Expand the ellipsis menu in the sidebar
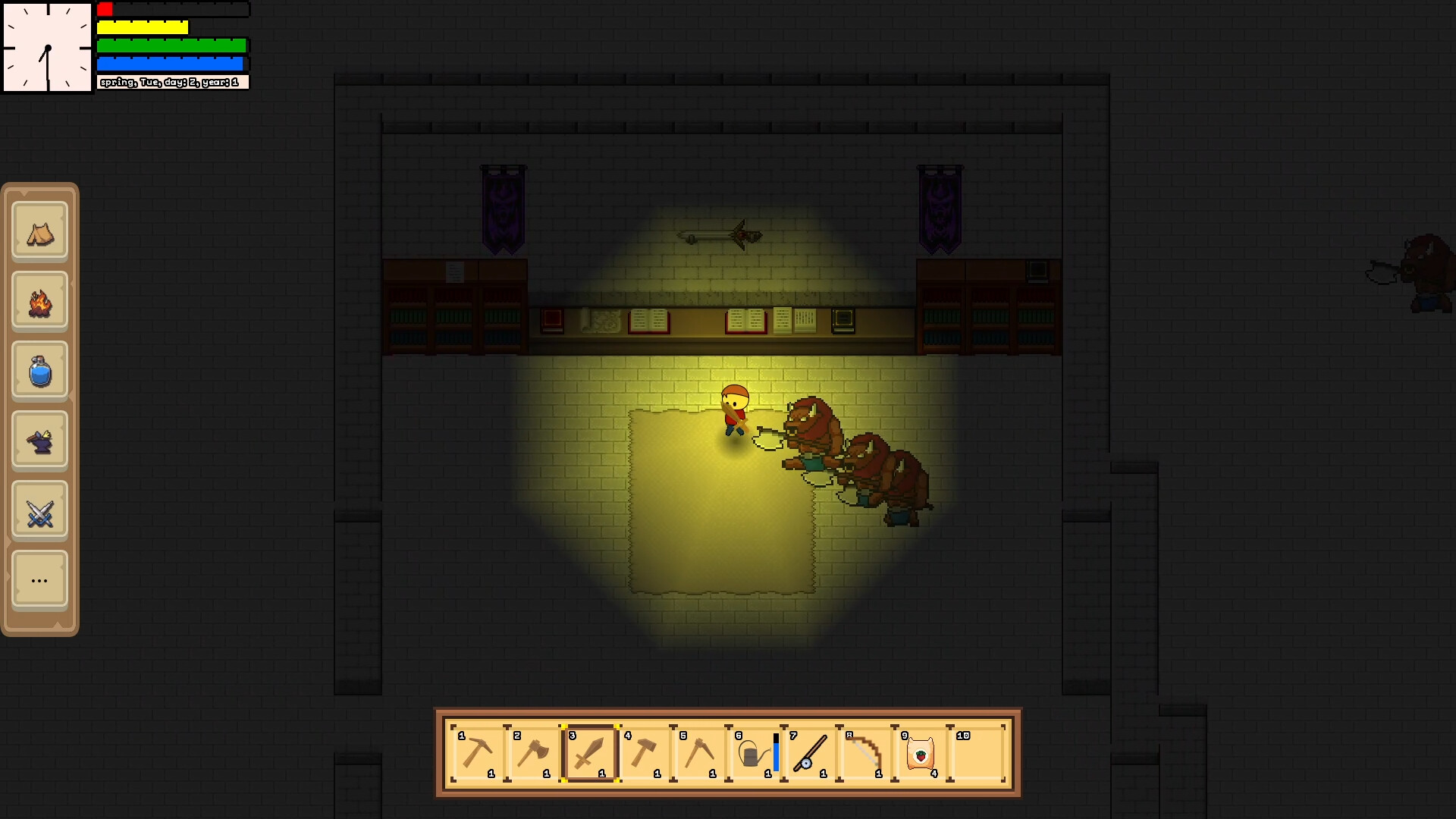The width and height of the screenshot is (1456, 819). click(x=40, y=579)
